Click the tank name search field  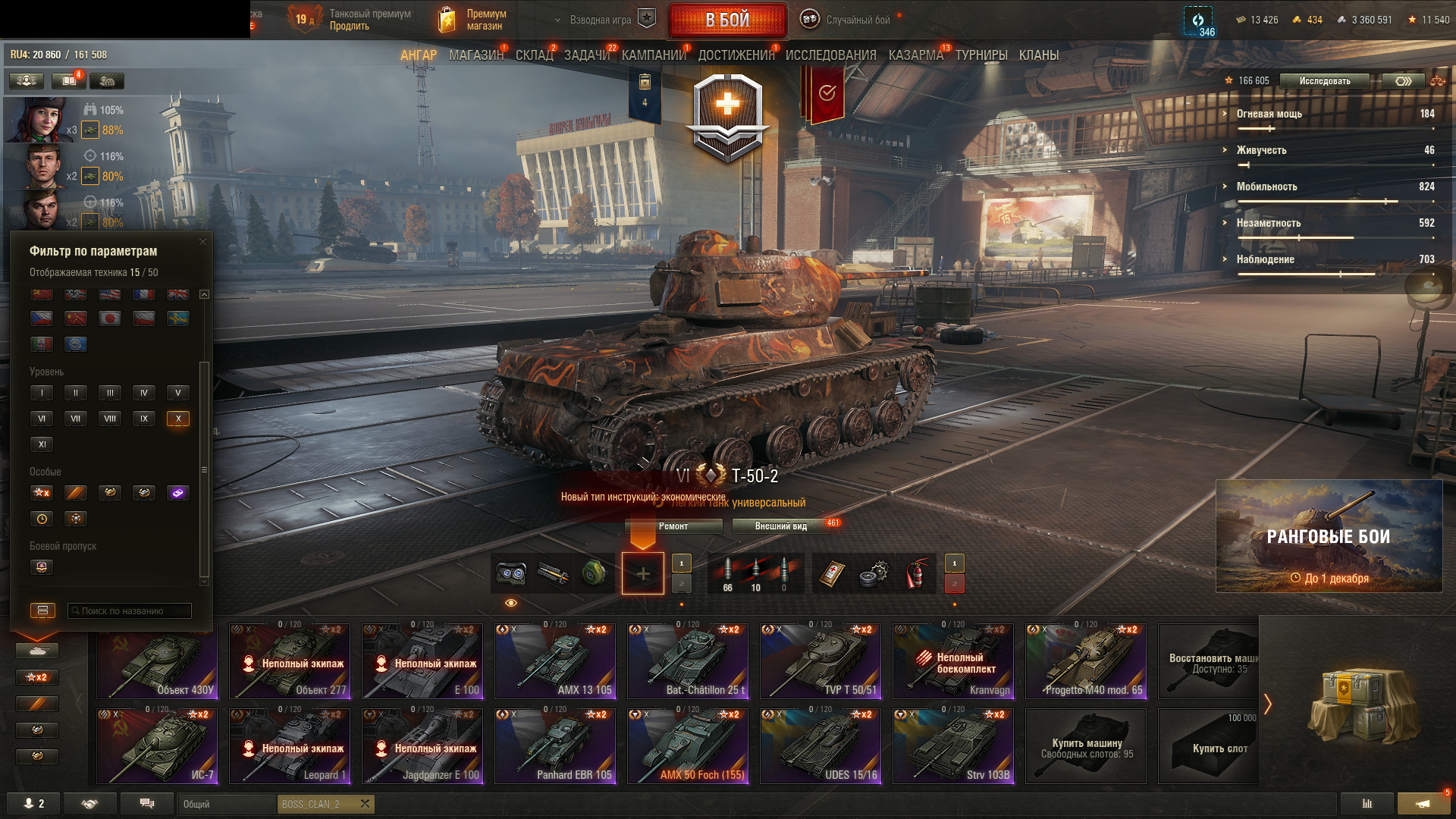(130, 611)
